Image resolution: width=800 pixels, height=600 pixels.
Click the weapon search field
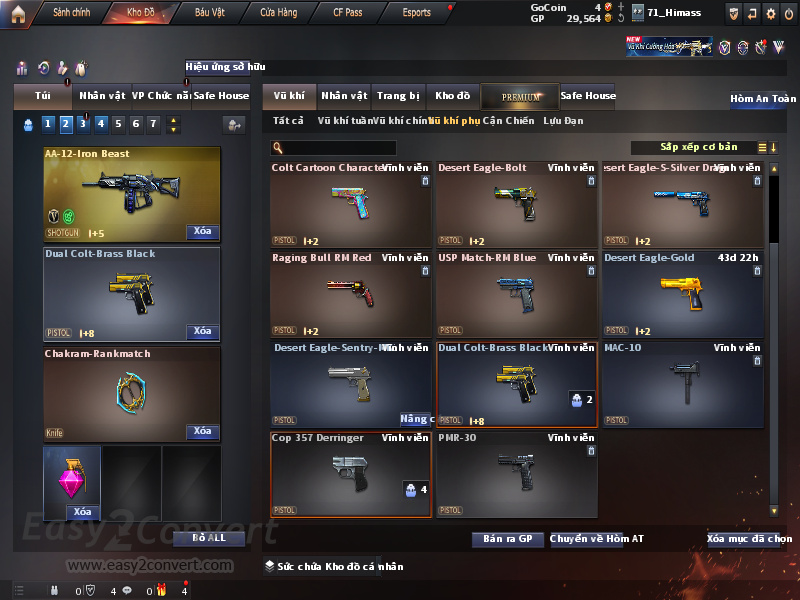click(340, 148)
